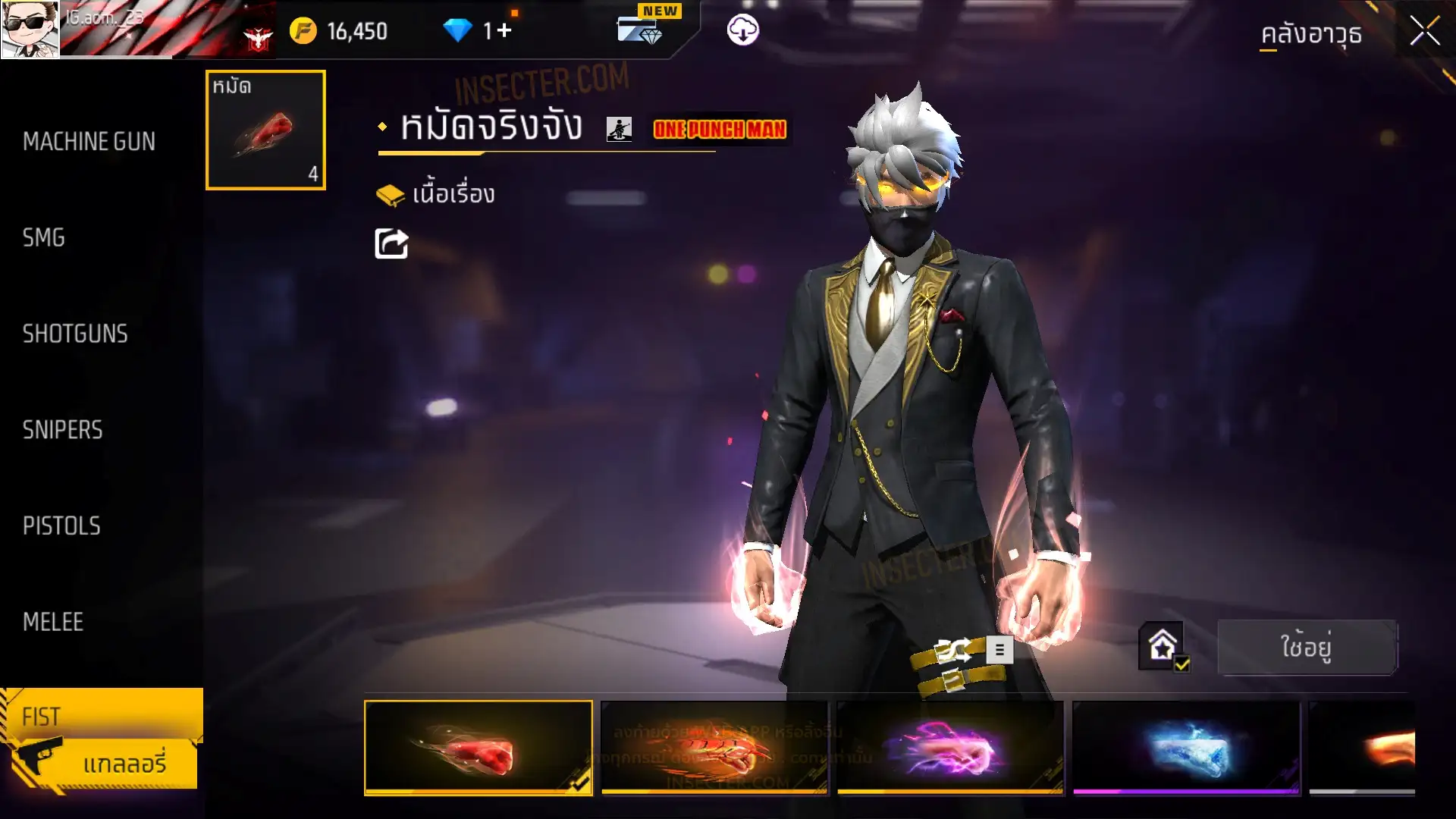Open the download cloud icon
This screenshot has height=819, width=1456.
coord(742,30)
